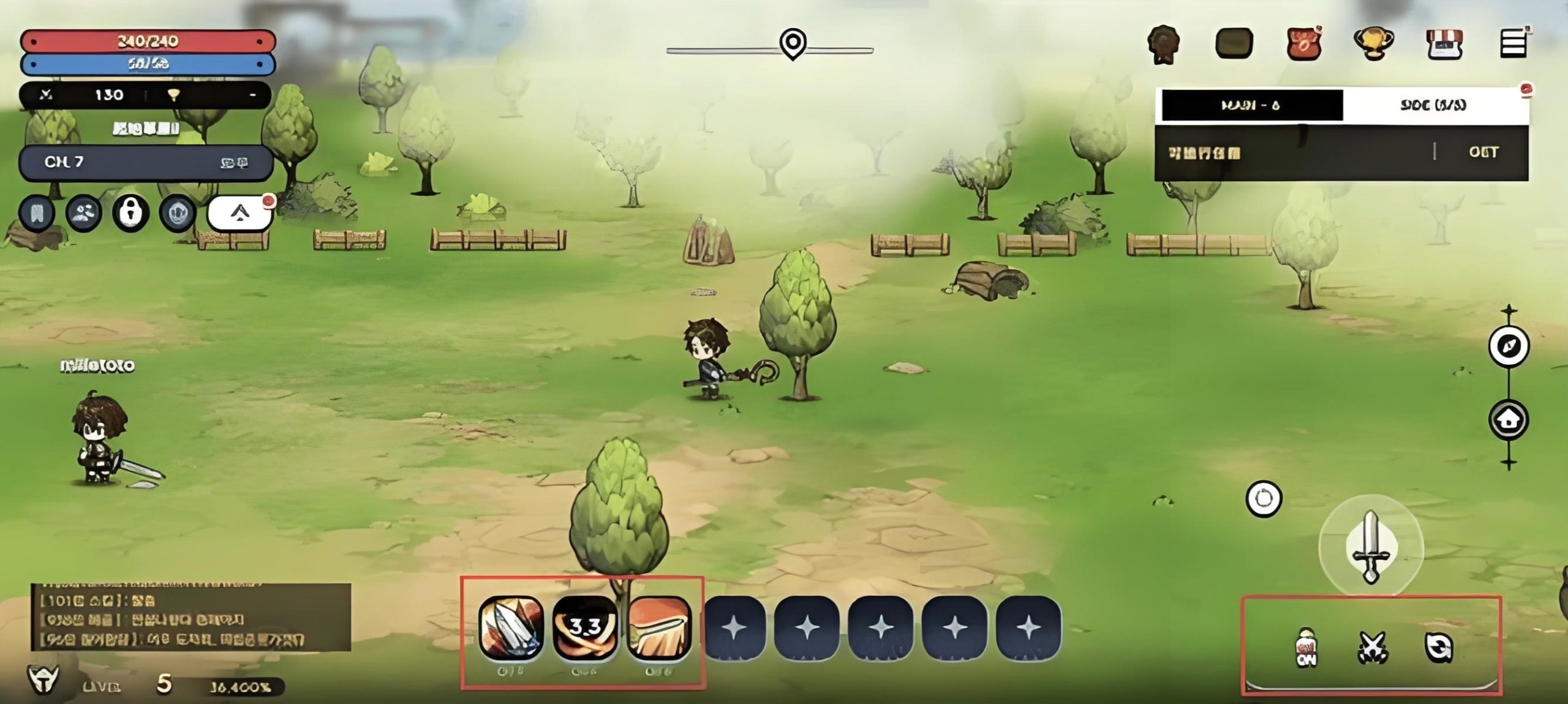Screen dimensions: 1568x704
Task: Use the sword basic attack button
Action: (x=1371, y=547)
